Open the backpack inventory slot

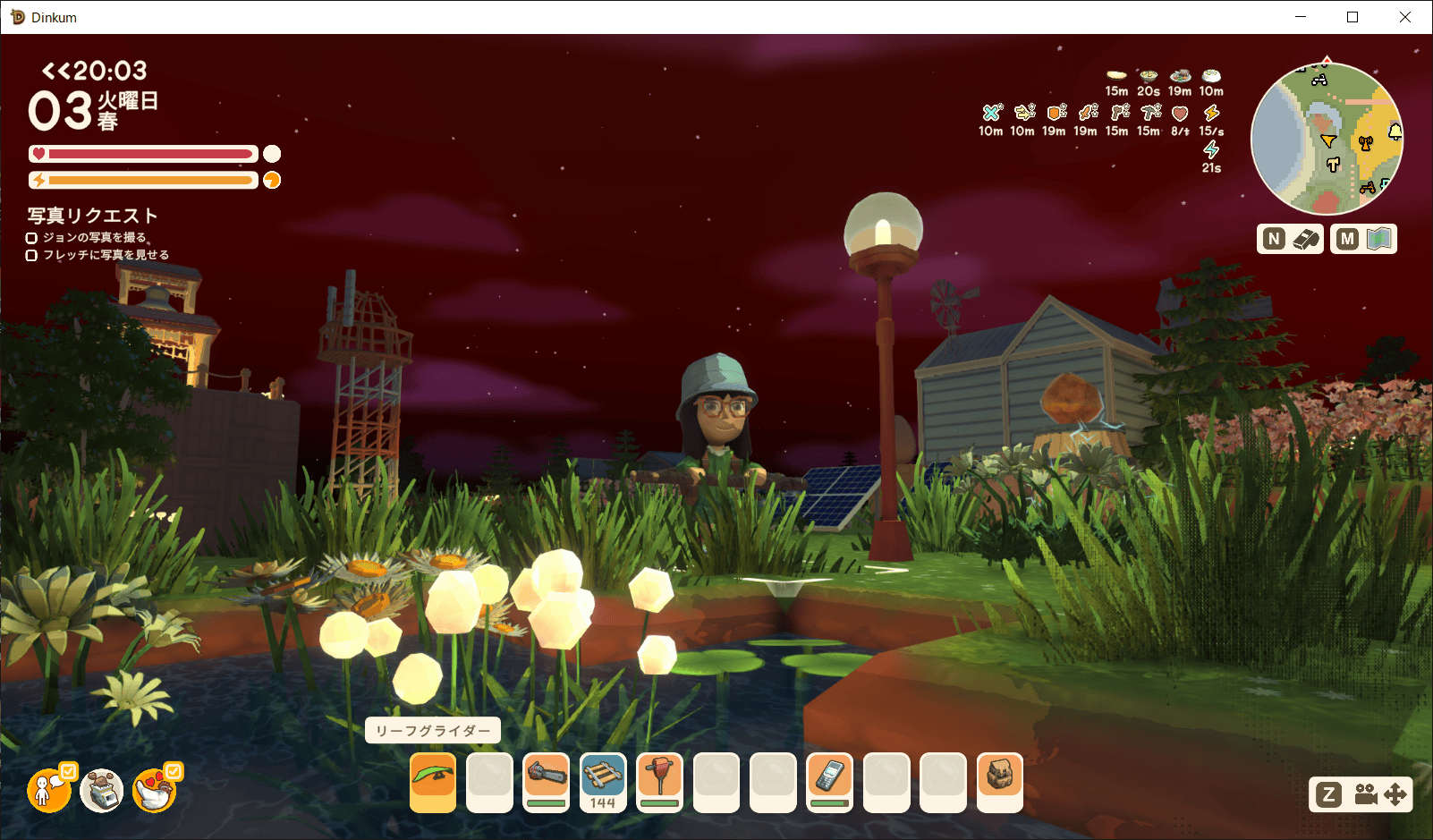[x=999, y=782]
